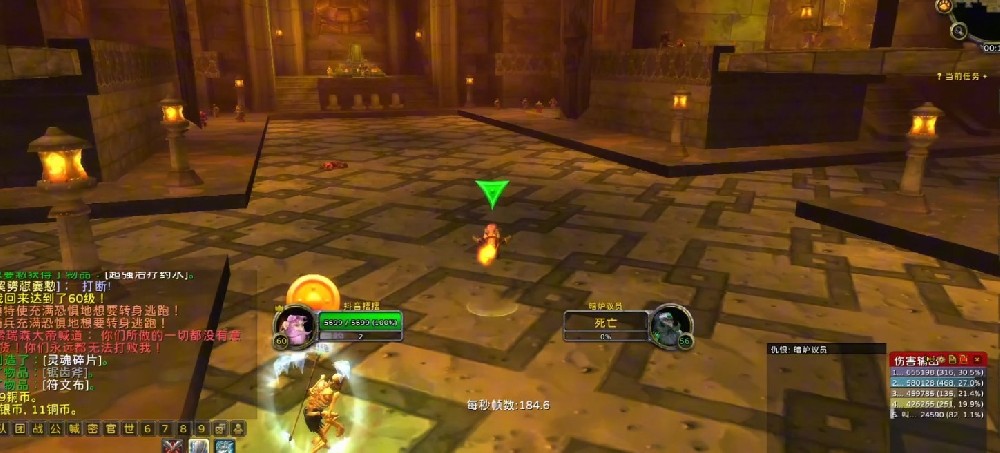This screenshot has width=1000, height=453.
Task: Select the 密 whisper channel button
Action: 91,429
